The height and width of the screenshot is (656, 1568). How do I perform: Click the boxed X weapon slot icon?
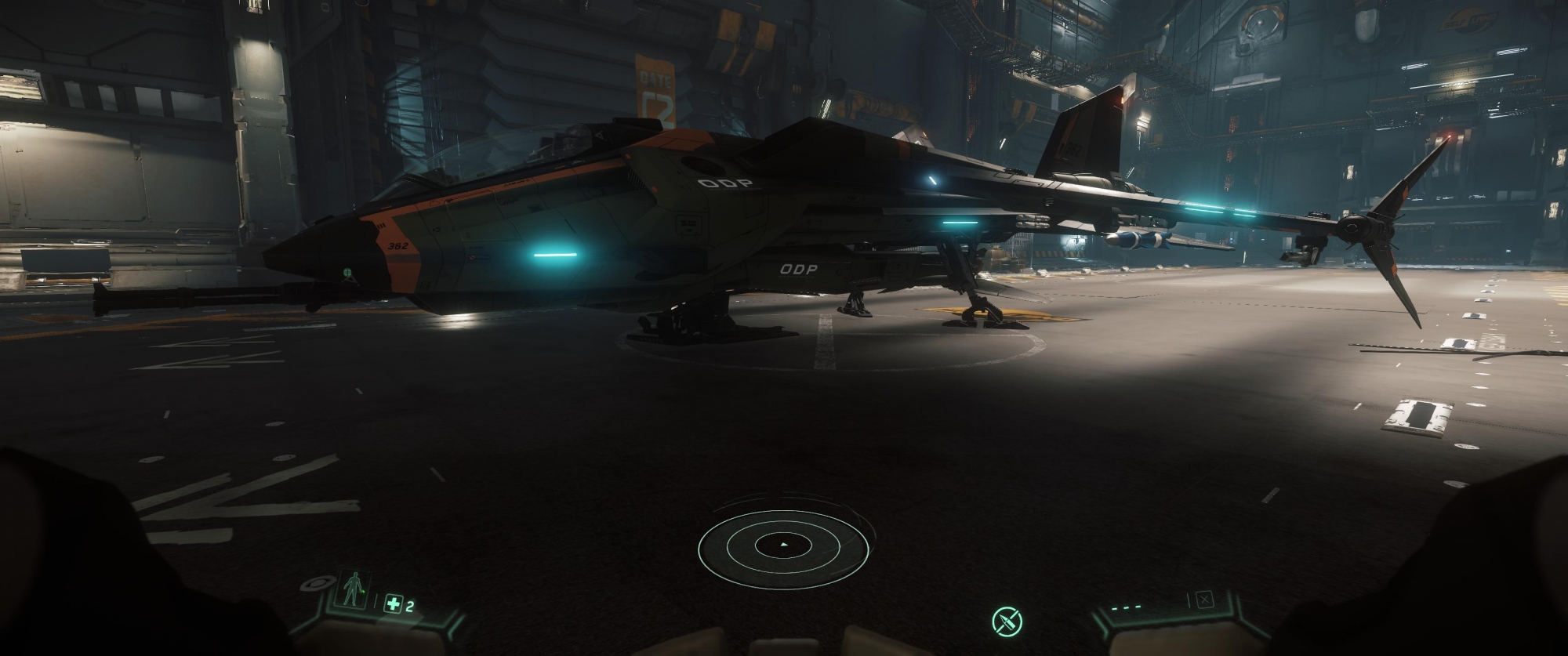click(x=1204, y=600)
